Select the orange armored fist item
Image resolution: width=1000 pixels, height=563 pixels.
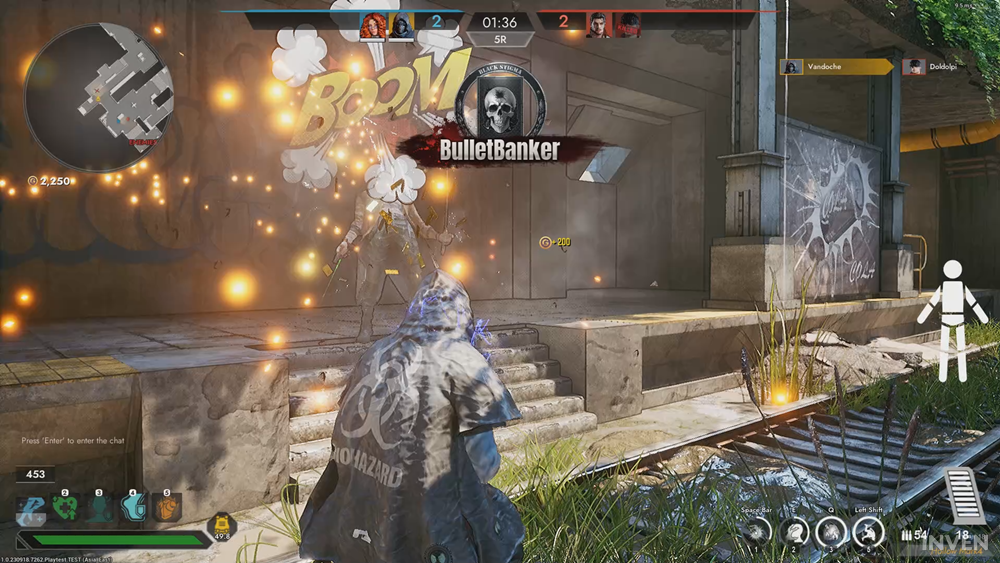pyautogui.click(x=168, y=508)
